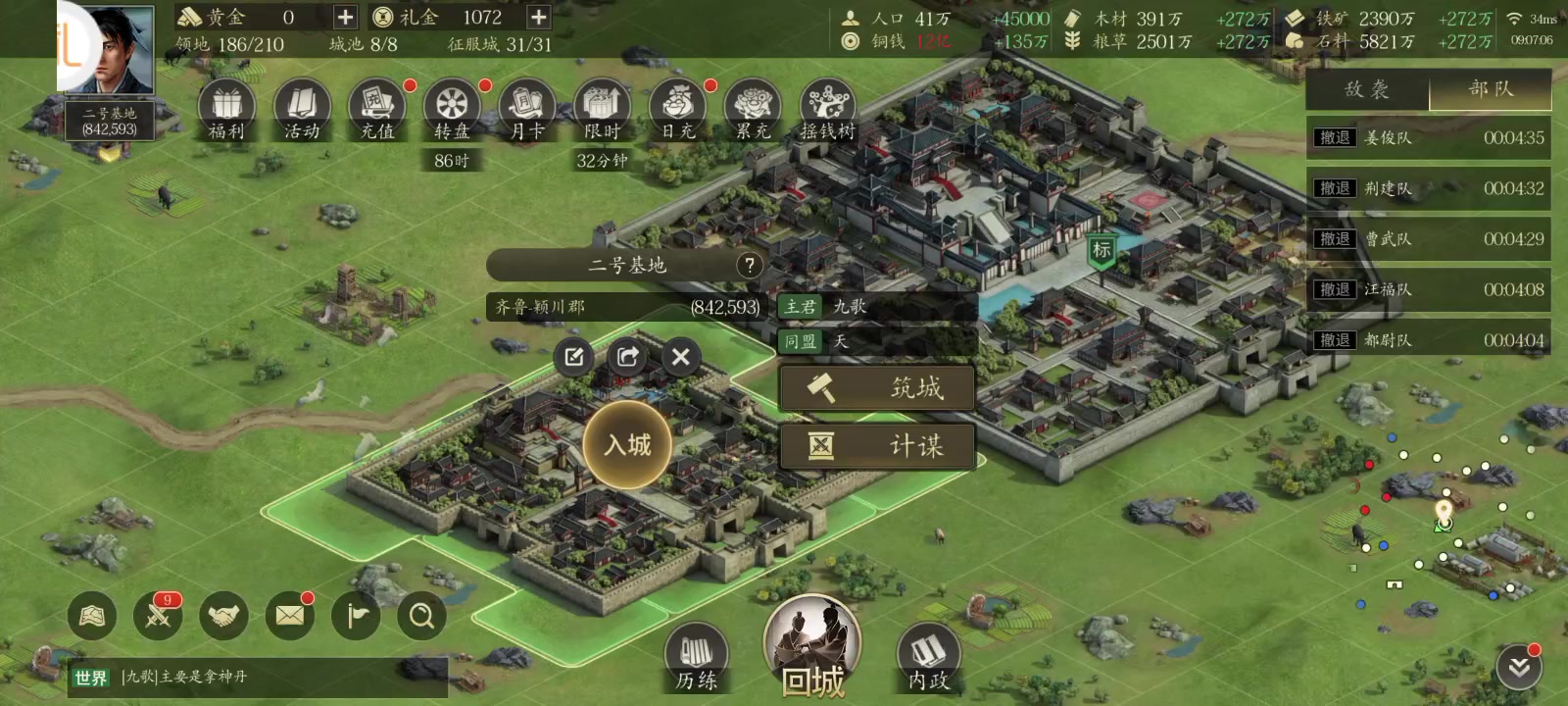Open the 转盘 spin wheel icon
The height and width of the screenshot is (706, 1568).
pyautogui.click(x=452, y=109)
